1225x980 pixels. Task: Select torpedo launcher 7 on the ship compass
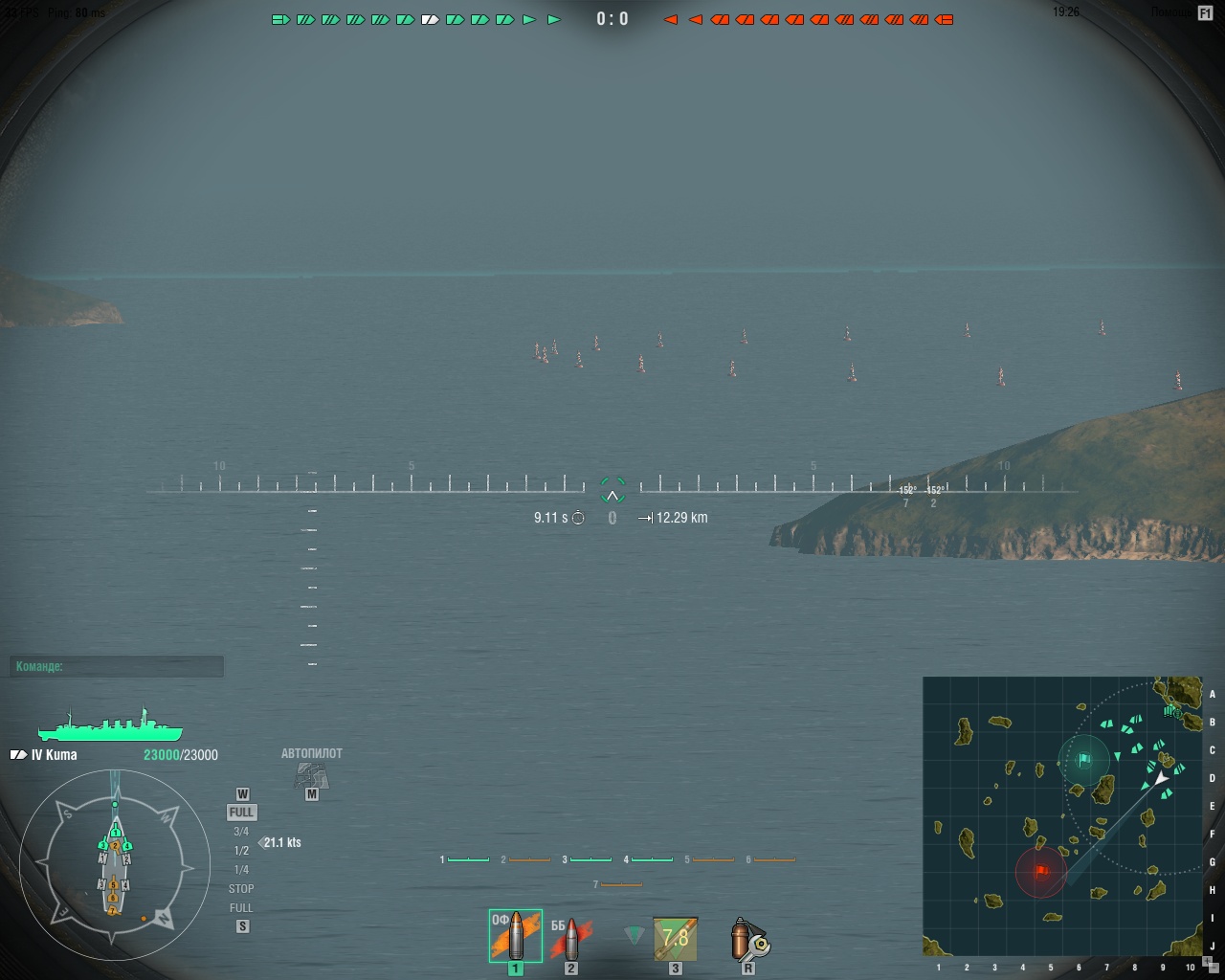point(113,910)
